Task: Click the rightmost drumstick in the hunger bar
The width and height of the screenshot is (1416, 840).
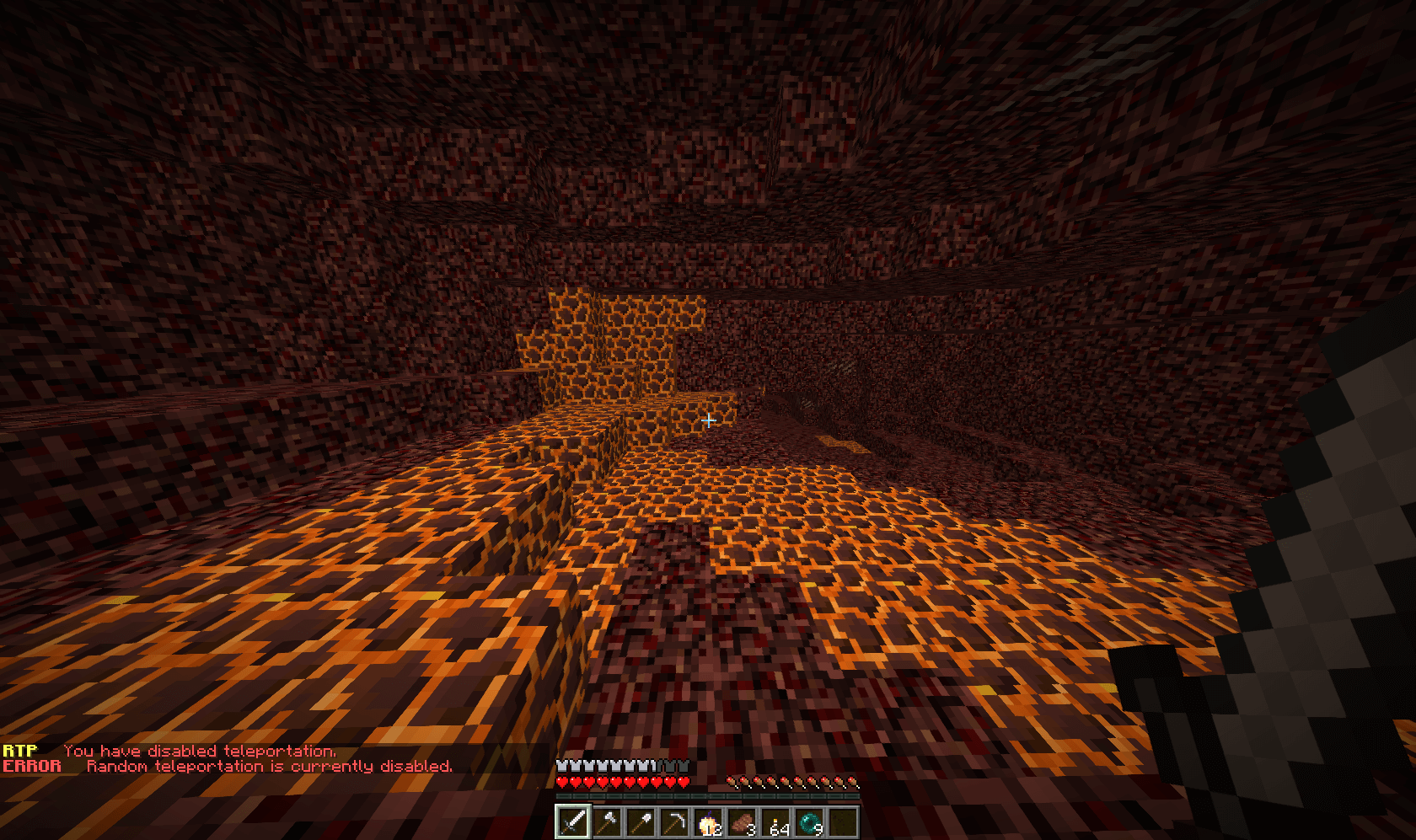Action: pyautogui.click(x=853, y=782)
